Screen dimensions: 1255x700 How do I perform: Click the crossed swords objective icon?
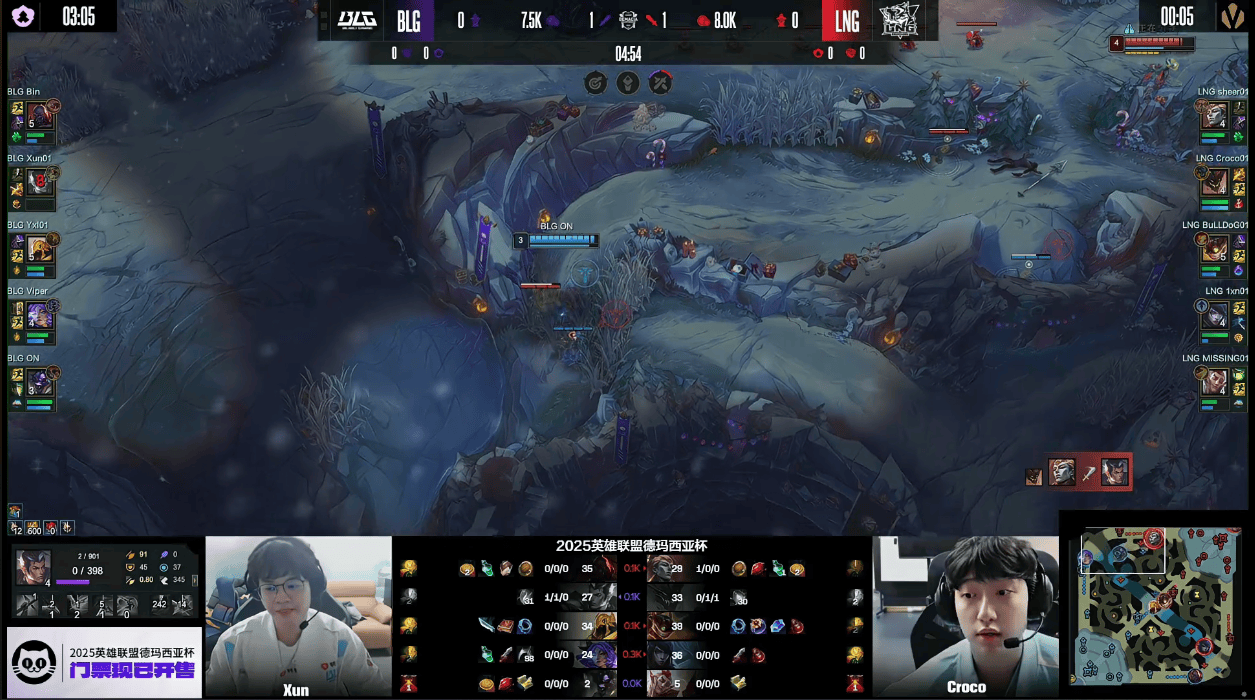pos(660,82)
